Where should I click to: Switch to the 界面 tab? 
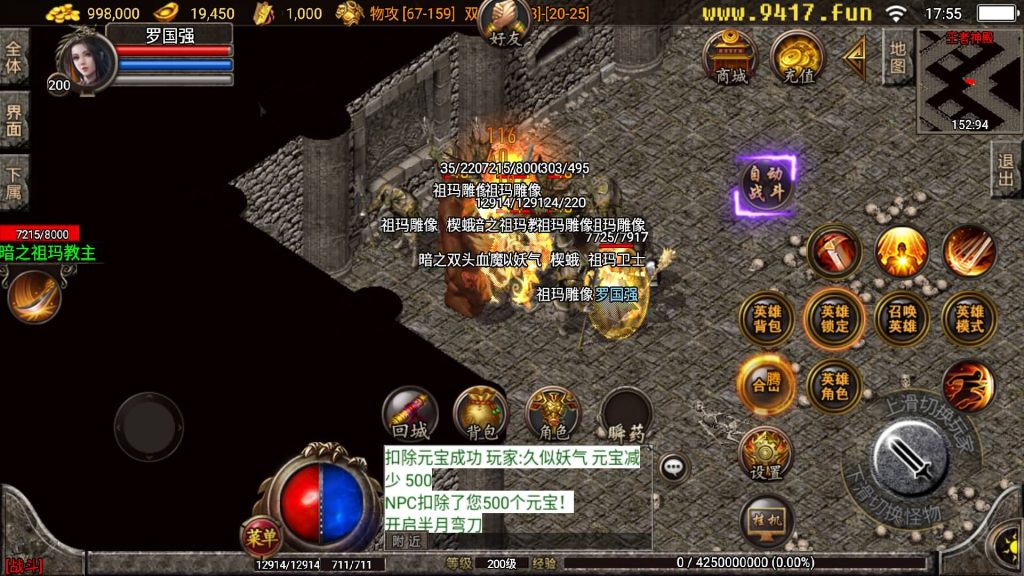pyautogui.click(x=14, y=119)
